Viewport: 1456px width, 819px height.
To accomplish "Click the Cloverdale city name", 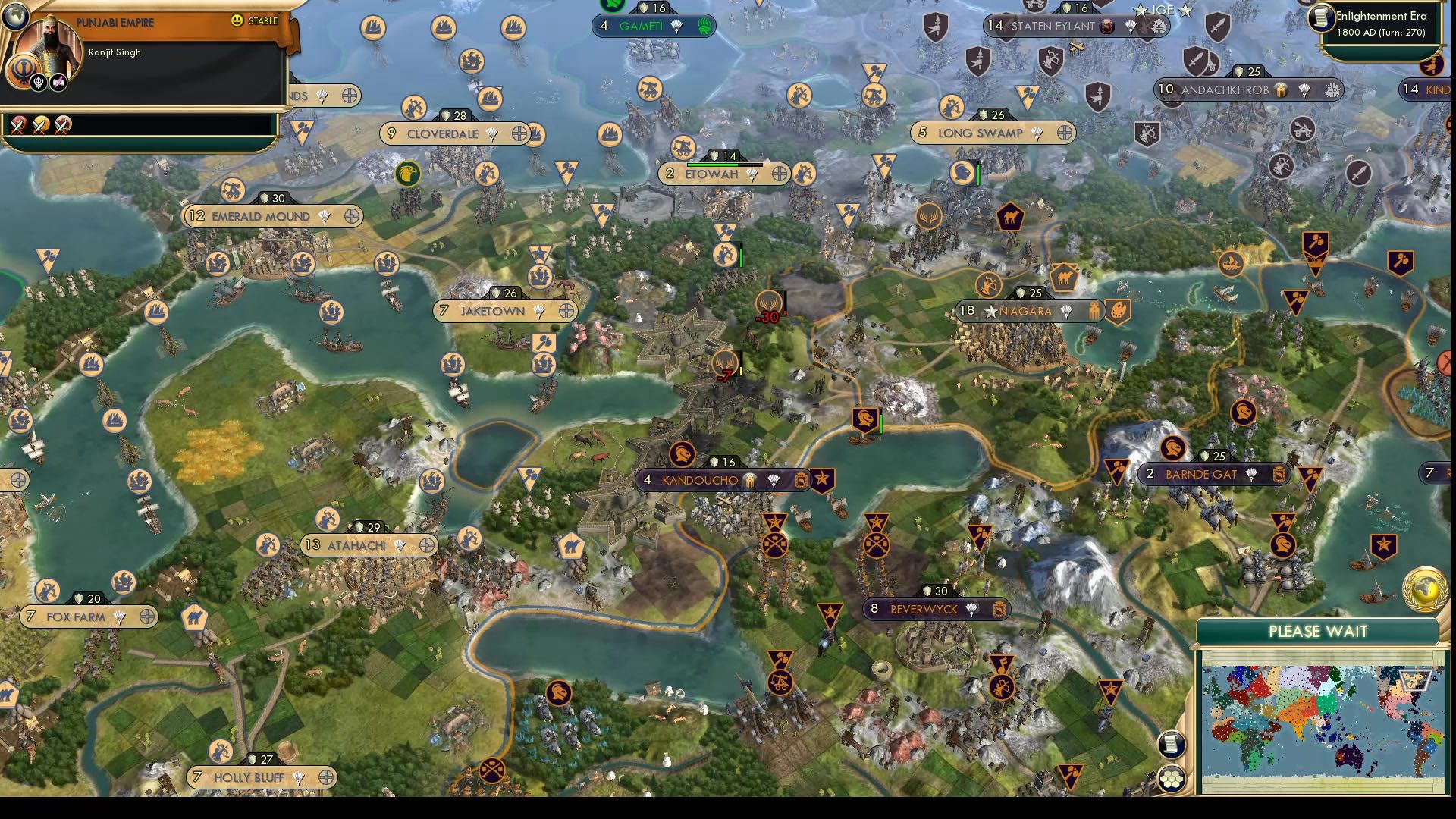I will pyautogui.click(x=443, y=133).
